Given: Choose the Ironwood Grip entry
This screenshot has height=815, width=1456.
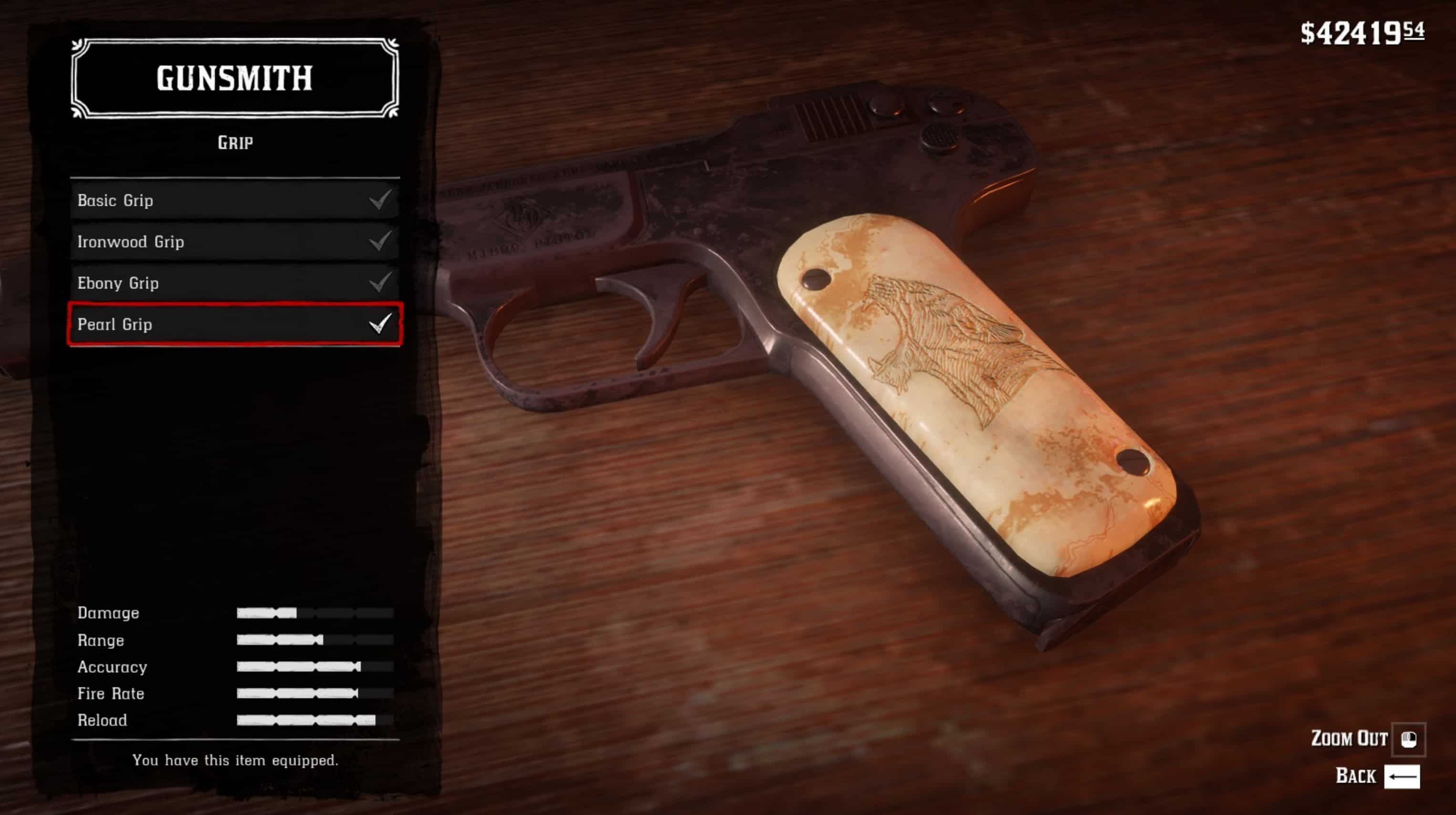Looking at the screenshot, I should click(x=234, y=242).
